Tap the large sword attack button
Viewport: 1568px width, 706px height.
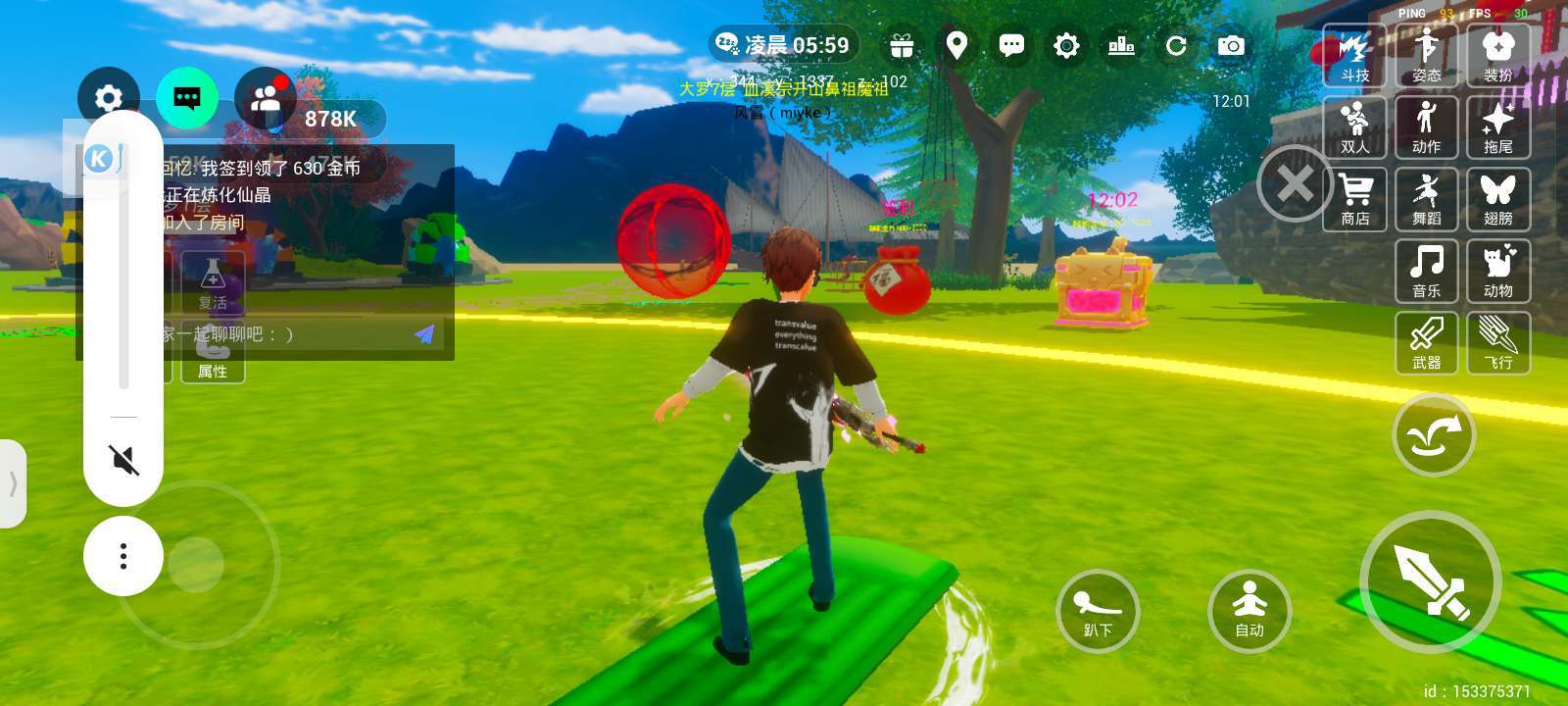(x=1430, y=581)
